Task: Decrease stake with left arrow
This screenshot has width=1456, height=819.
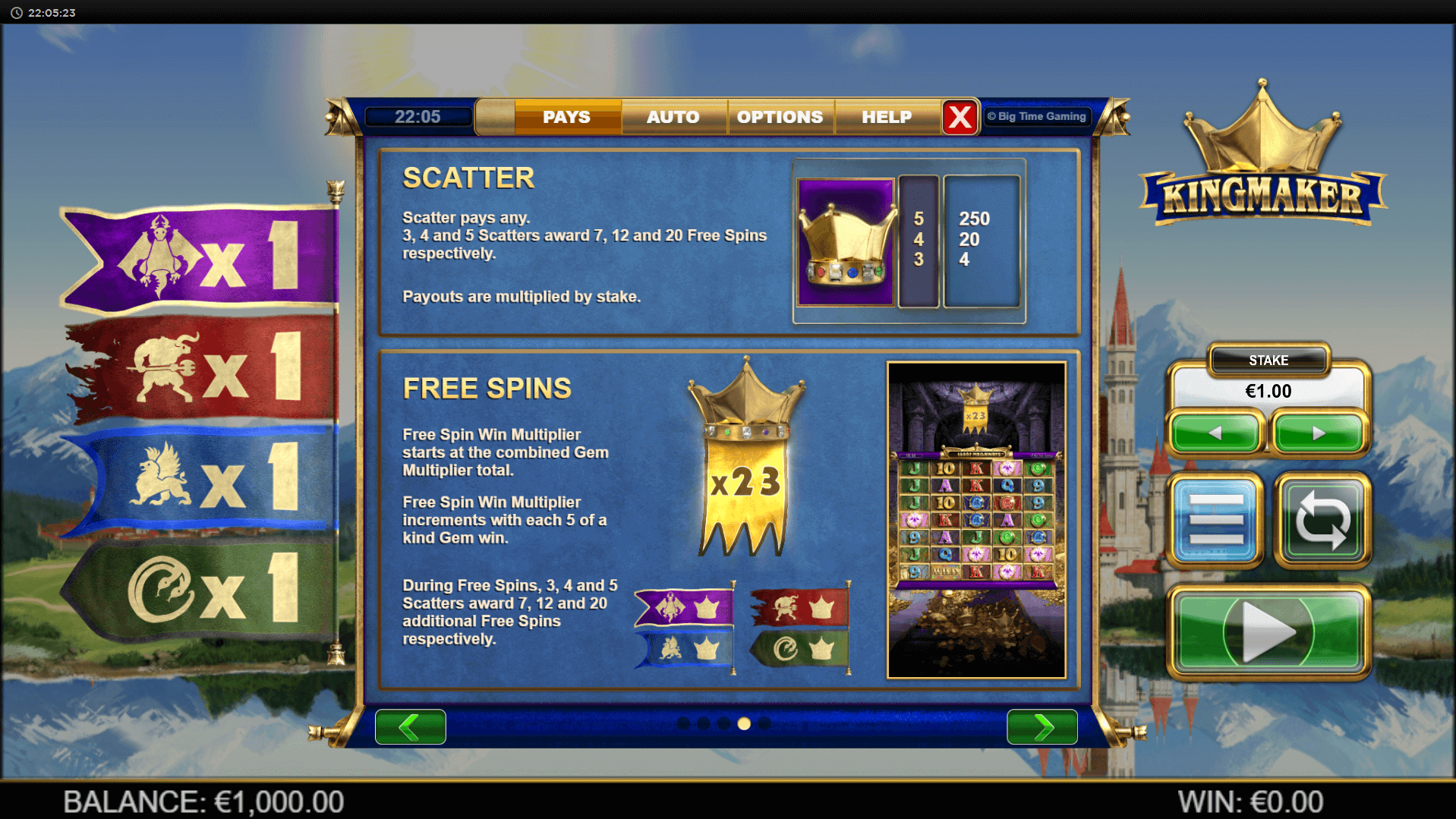Action: pos(1215,433)
